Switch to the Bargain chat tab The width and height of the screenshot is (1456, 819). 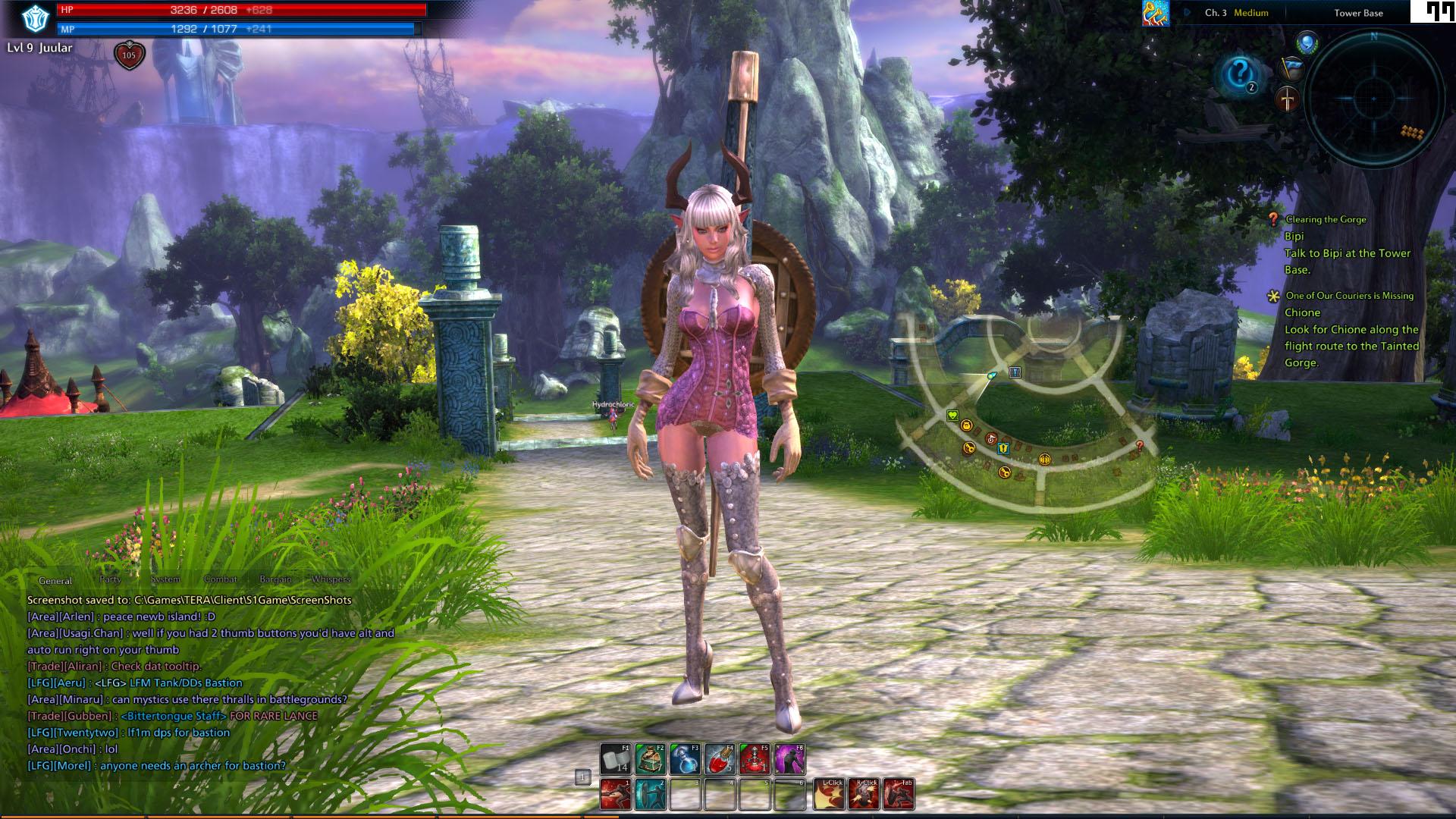pyautogui.click(x=275, y=579)
